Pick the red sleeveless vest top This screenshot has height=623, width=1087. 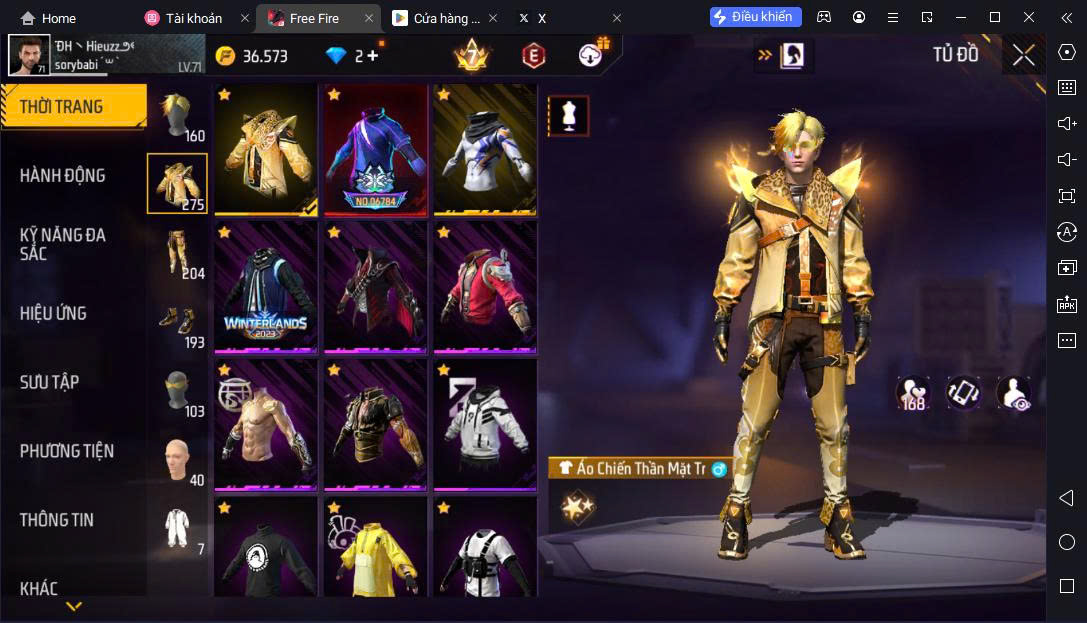(x=484, y=287)
